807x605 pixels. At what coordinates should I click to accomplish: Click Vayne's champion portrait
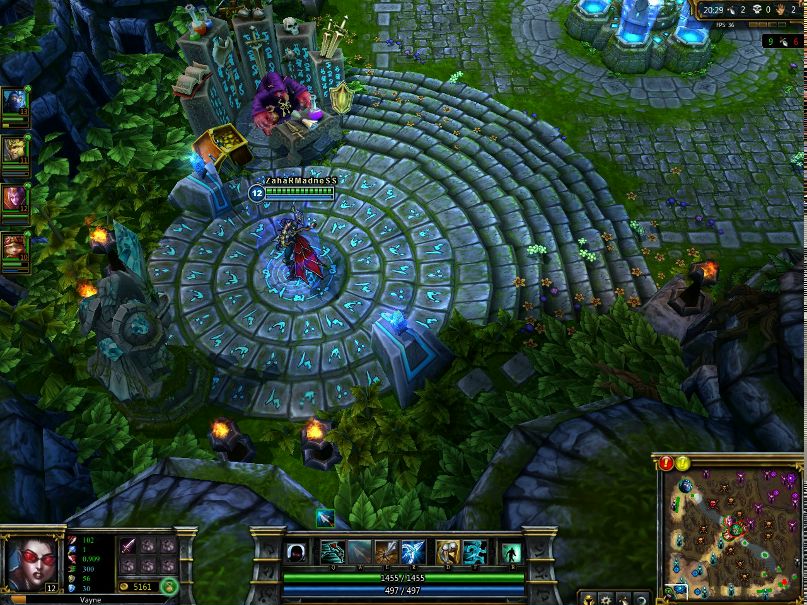(28, 561)
